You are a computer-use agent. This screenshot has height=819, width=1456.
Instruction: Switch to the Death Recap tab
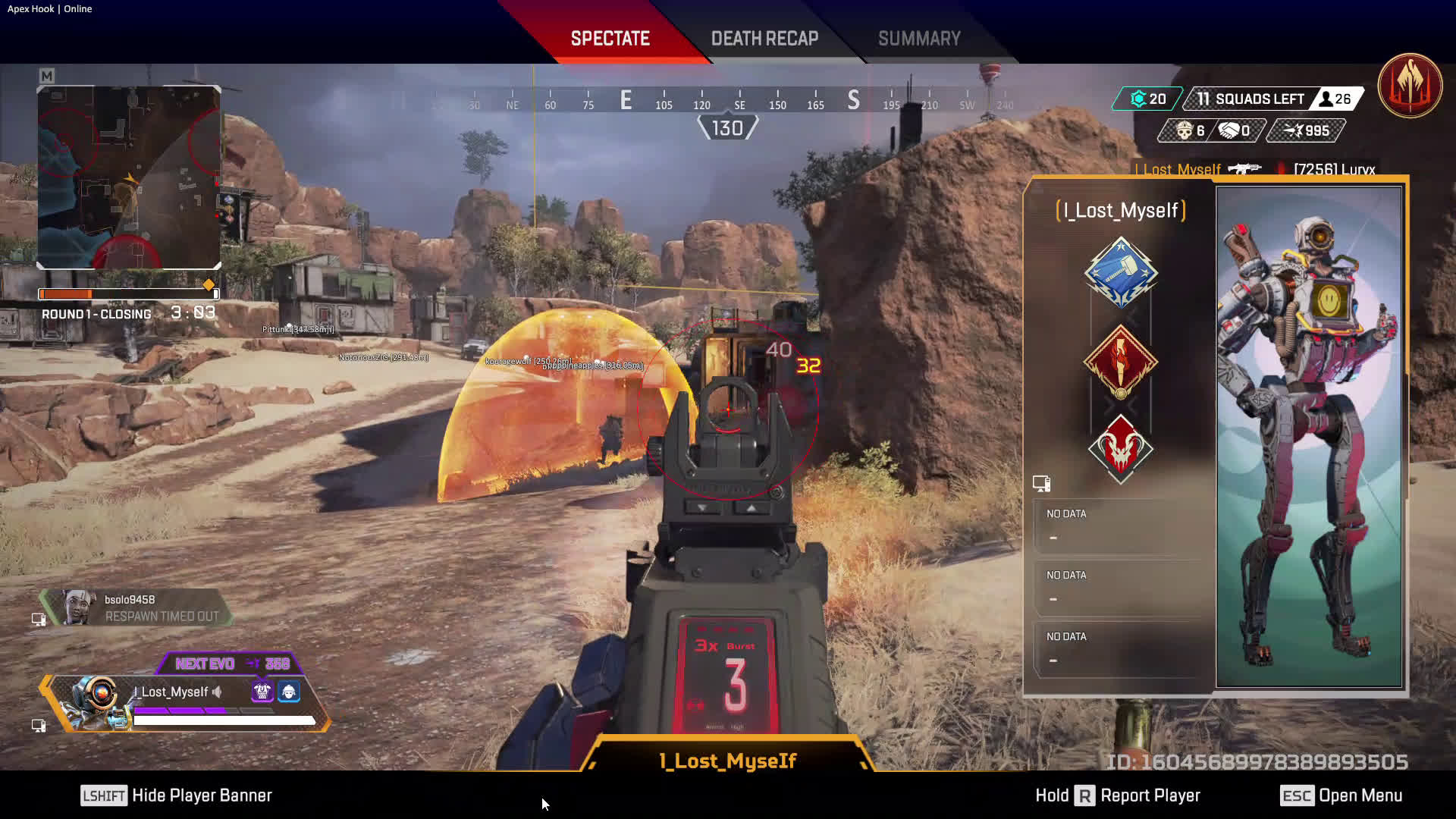pos(764,39)
